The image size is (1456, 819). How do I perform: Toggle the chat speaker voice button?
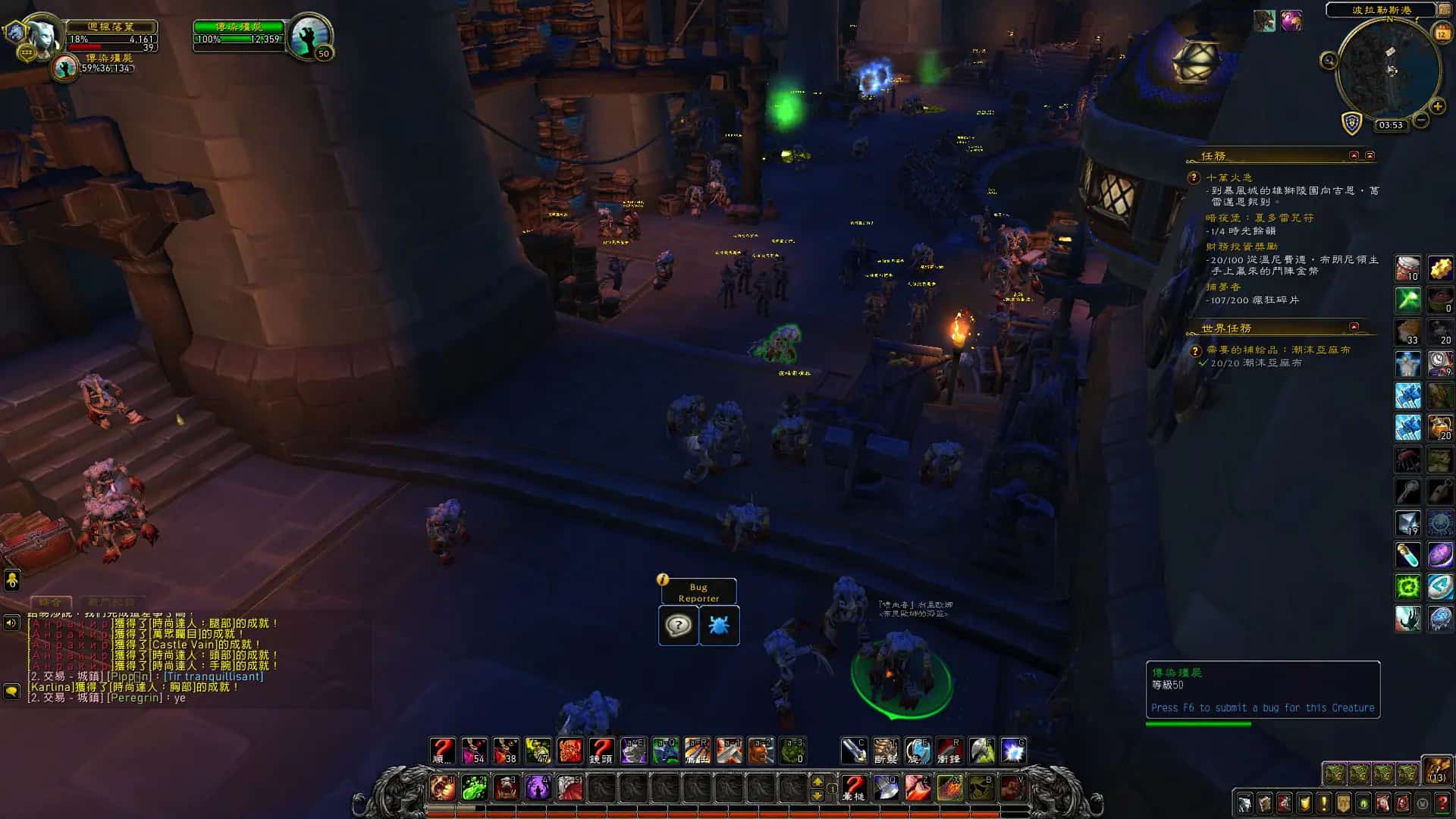pos(11,623)
